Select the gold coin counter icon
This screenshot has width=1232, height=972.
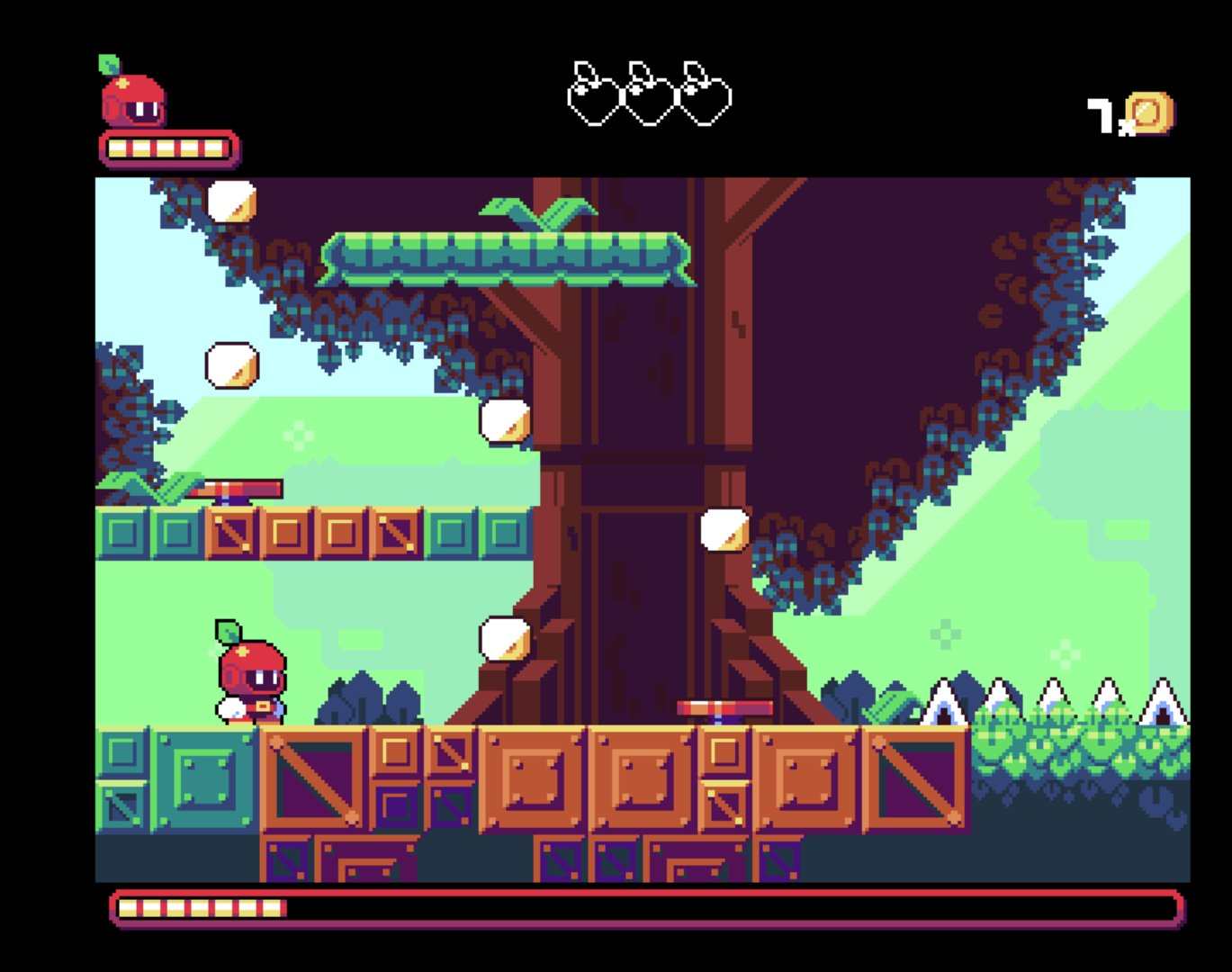1148,114
